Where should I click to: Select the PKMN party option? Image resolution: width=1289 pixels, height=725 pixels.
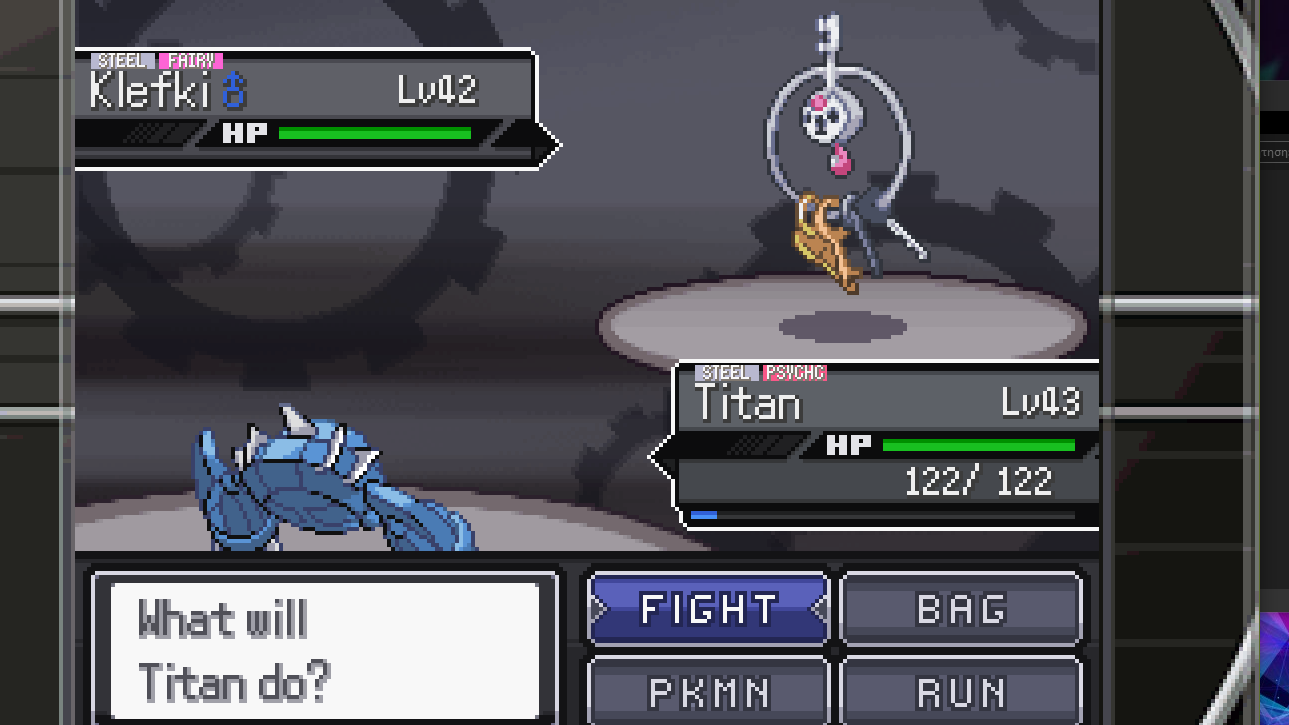point(709,691)
